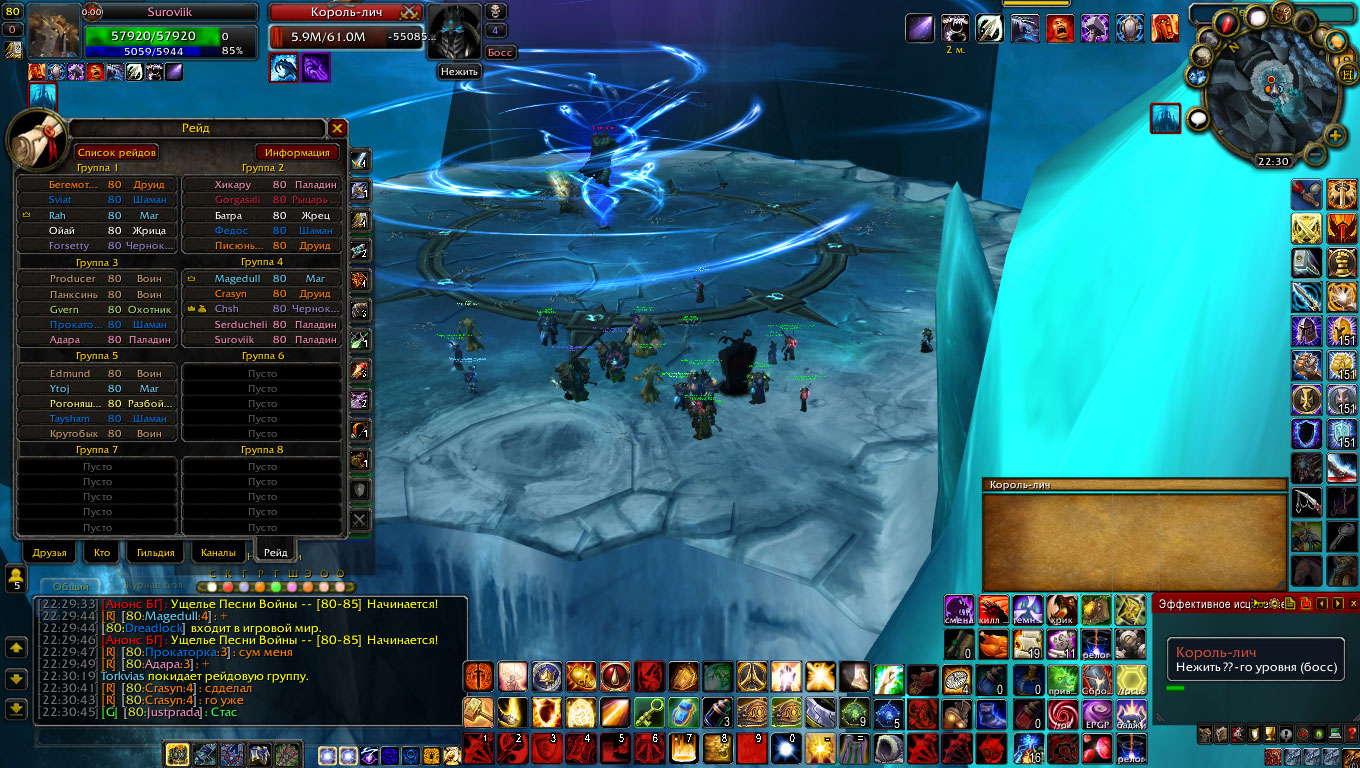Zoom out the minimap with the minus button

pyautogui.click(x=1313, y=155)
